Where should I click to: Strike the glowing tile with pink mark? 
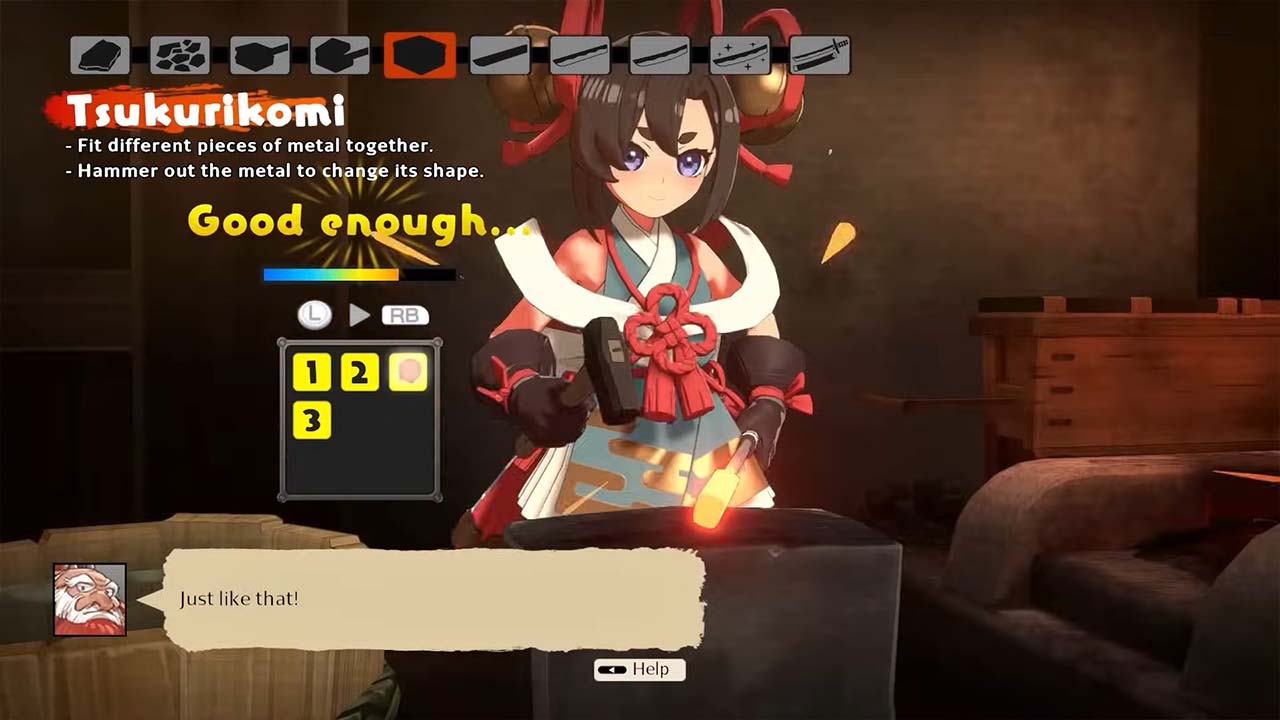[408, 372]
